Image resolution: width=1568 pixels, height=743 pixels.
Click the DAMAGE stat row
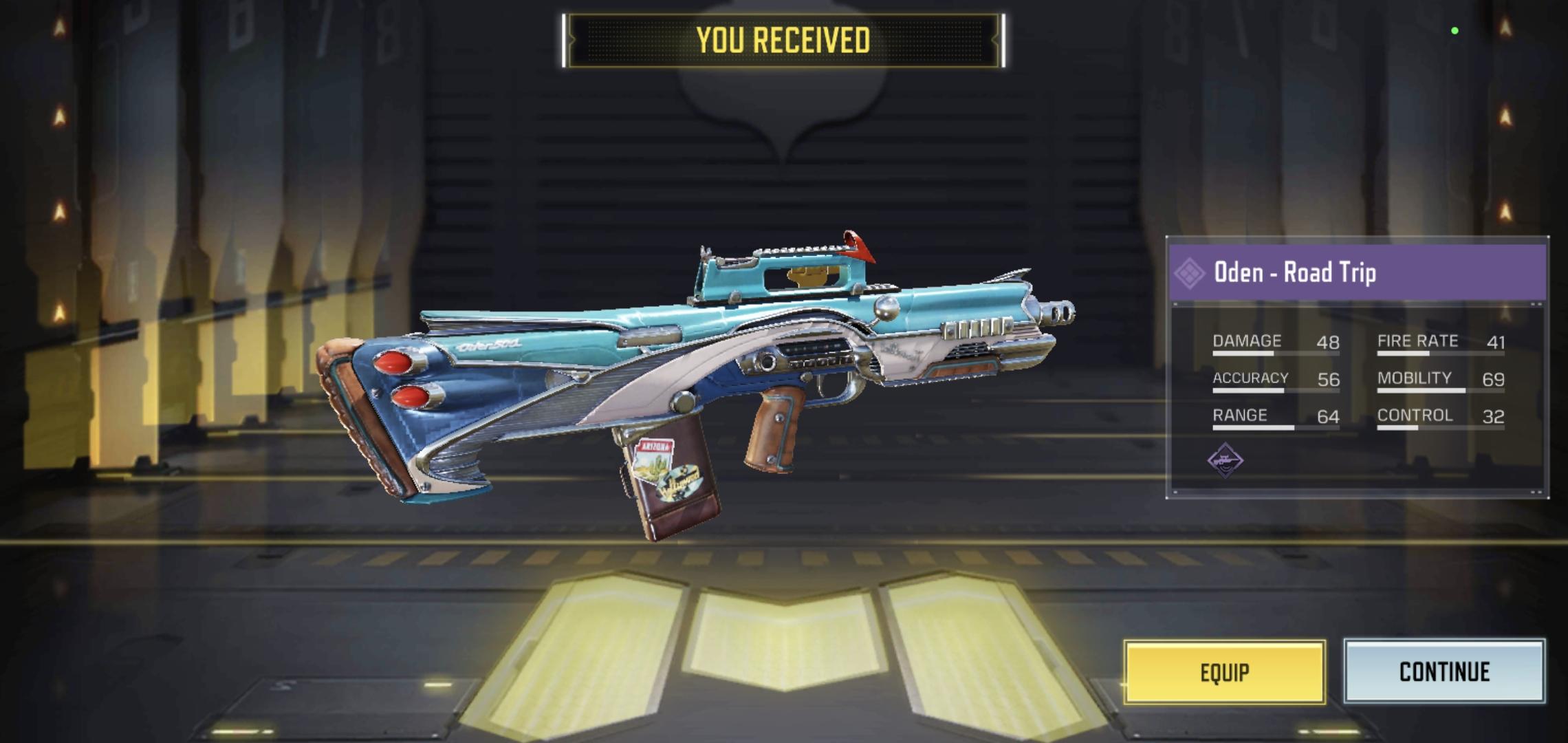click(1272, 343)
